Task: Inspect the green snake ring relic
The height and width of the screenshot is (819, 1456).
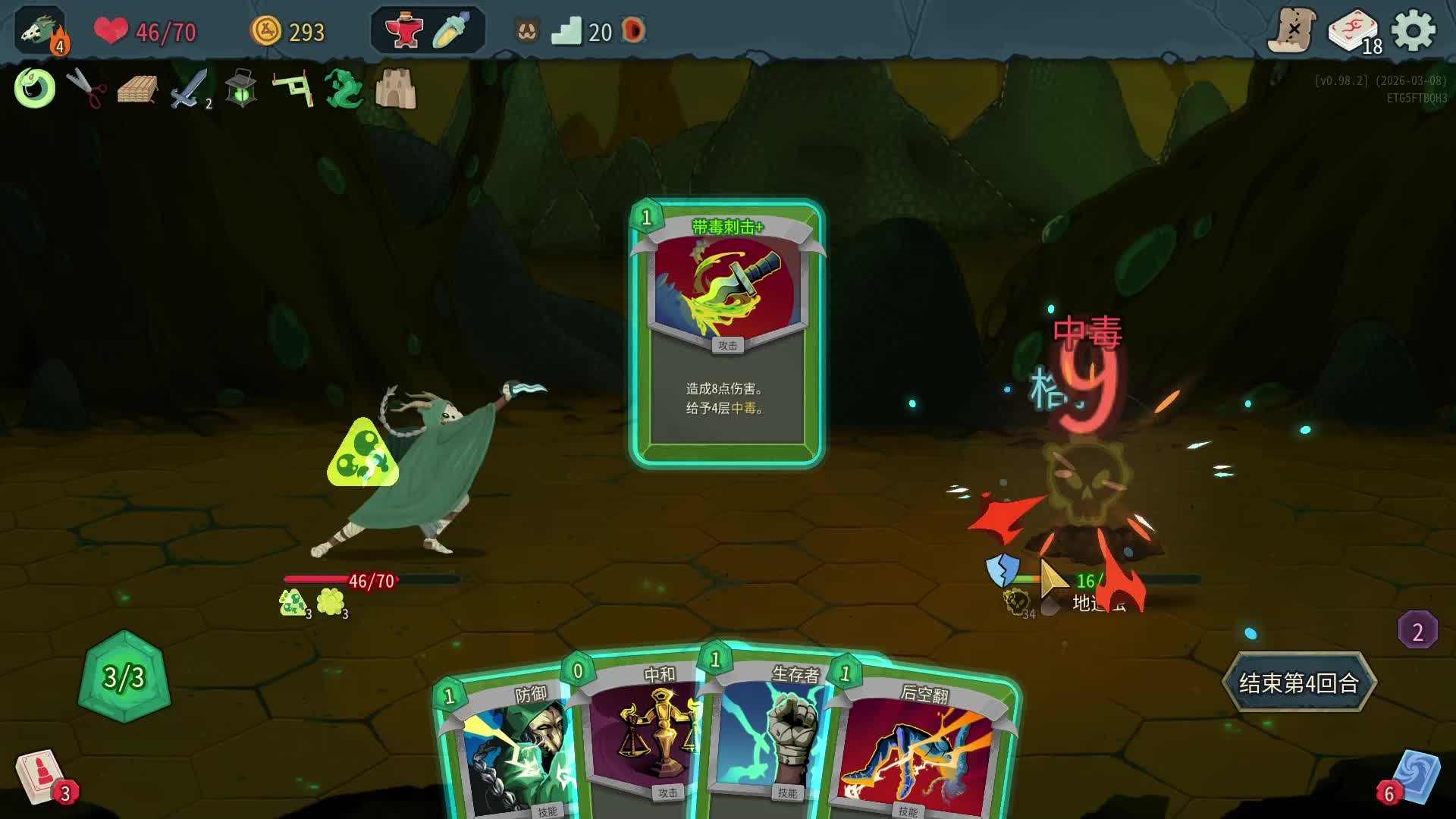Action: click(x=35, y=89)
